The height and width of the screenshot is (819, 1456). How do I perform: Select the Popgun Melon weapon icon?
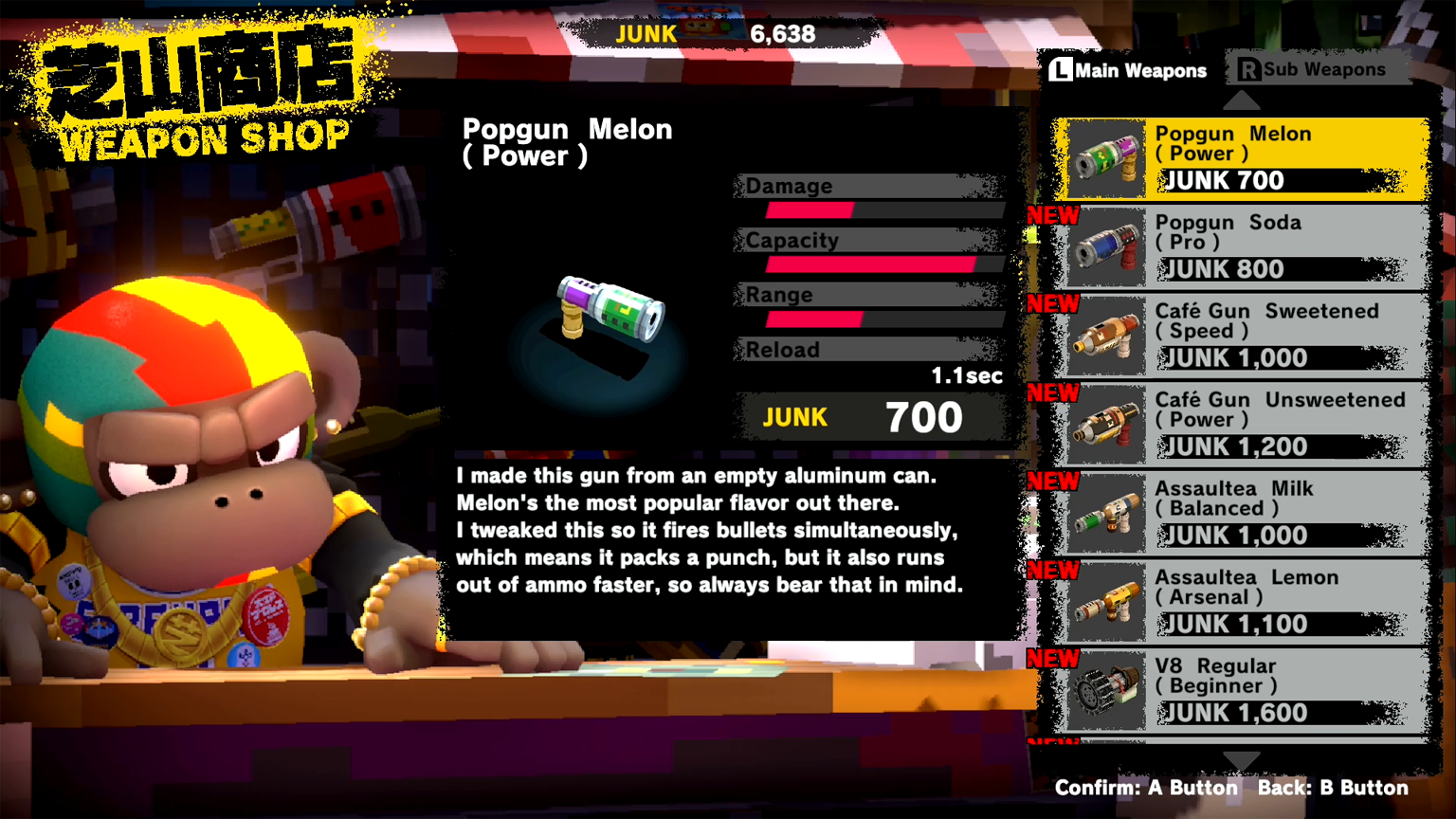pyautogui.click(x=1105, y=155)
